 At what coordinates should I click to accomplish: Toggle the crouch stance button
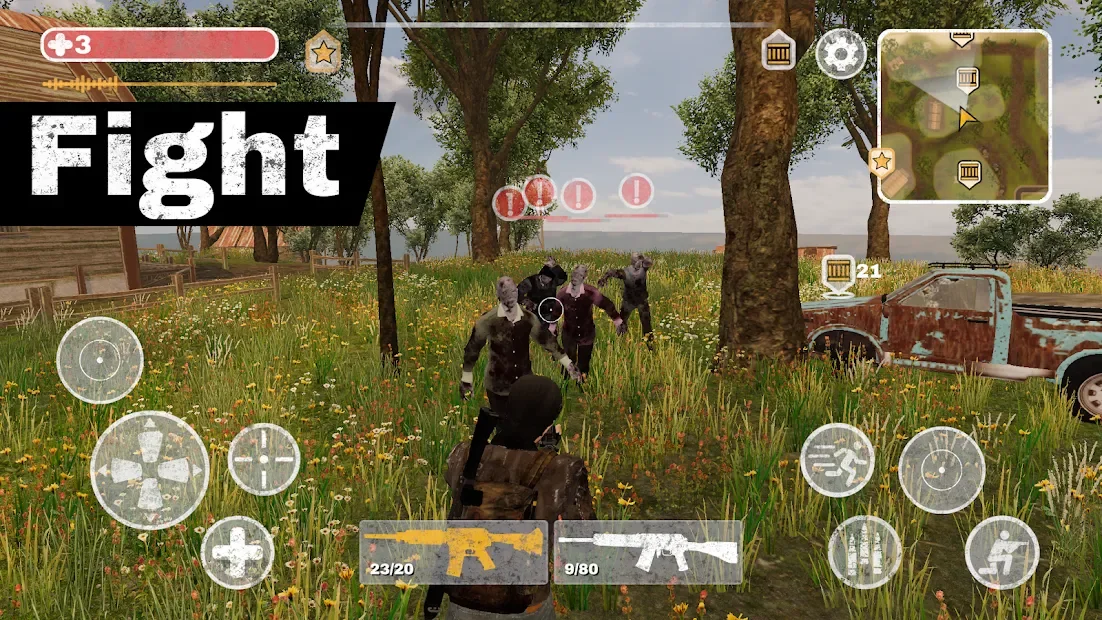pos(1001,552)
